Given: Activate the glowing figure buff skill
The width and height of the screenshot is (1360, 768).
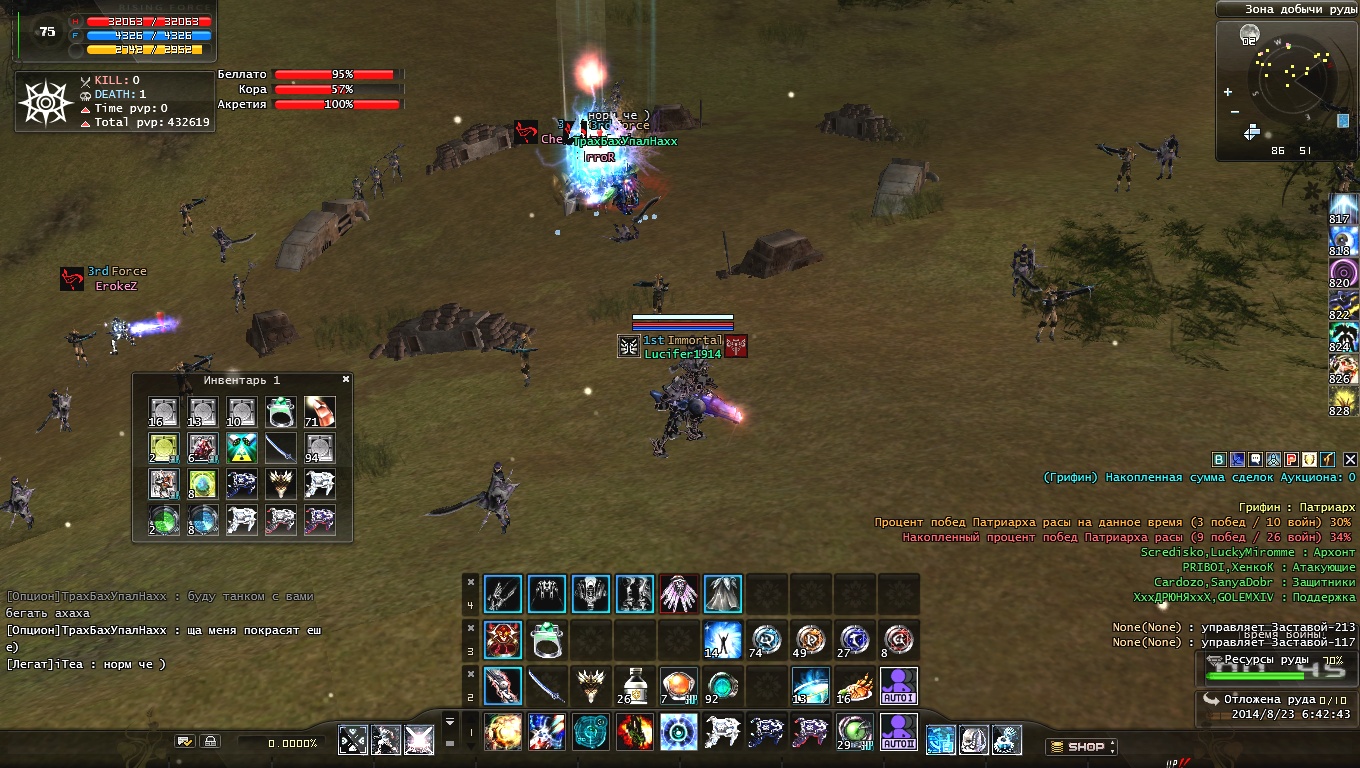Looking at the screenshot, I should pos(722,639).
